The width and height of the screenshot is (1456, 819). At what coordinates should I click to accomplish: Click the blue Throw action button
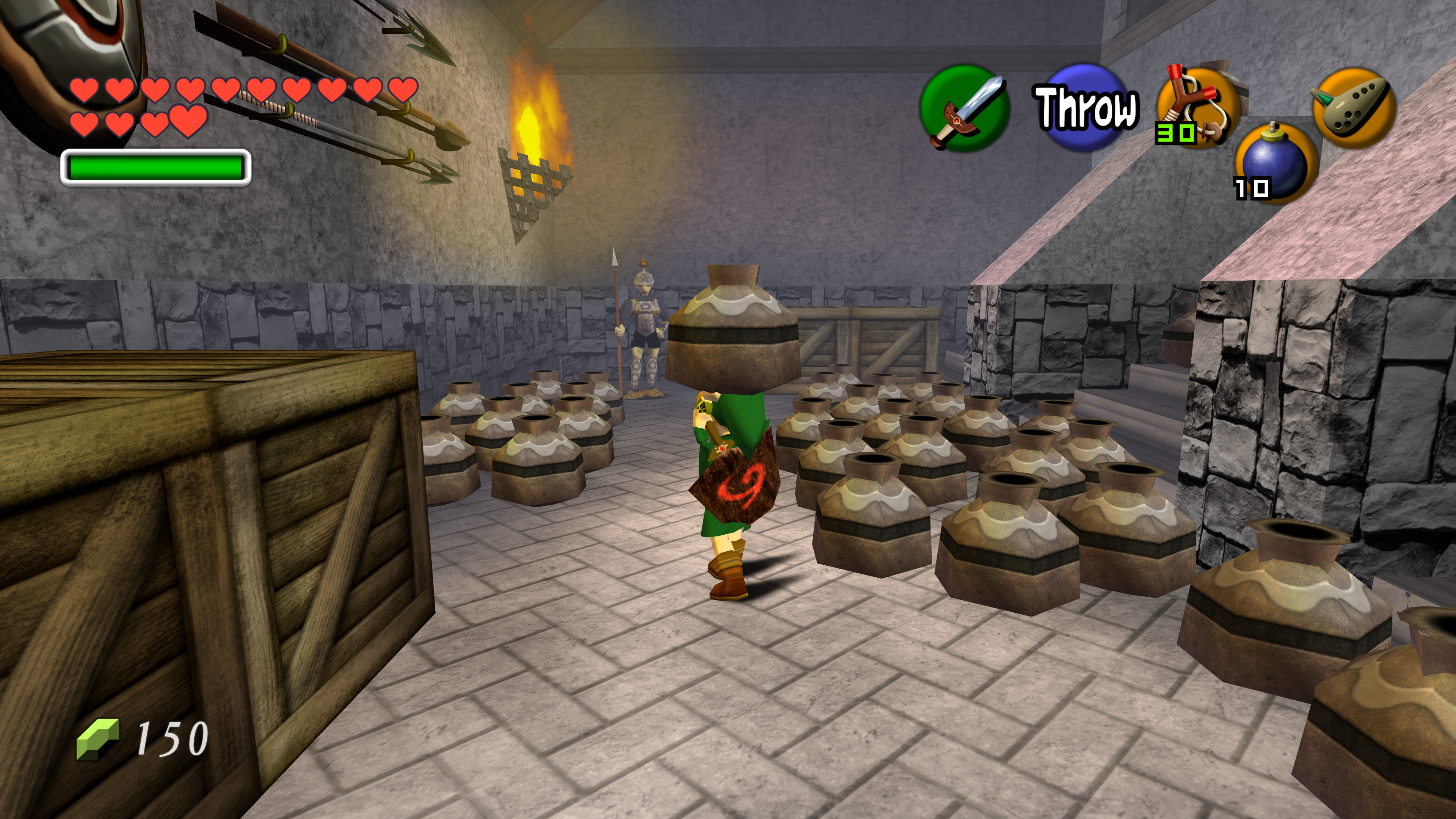click(x=1084, y=107)
